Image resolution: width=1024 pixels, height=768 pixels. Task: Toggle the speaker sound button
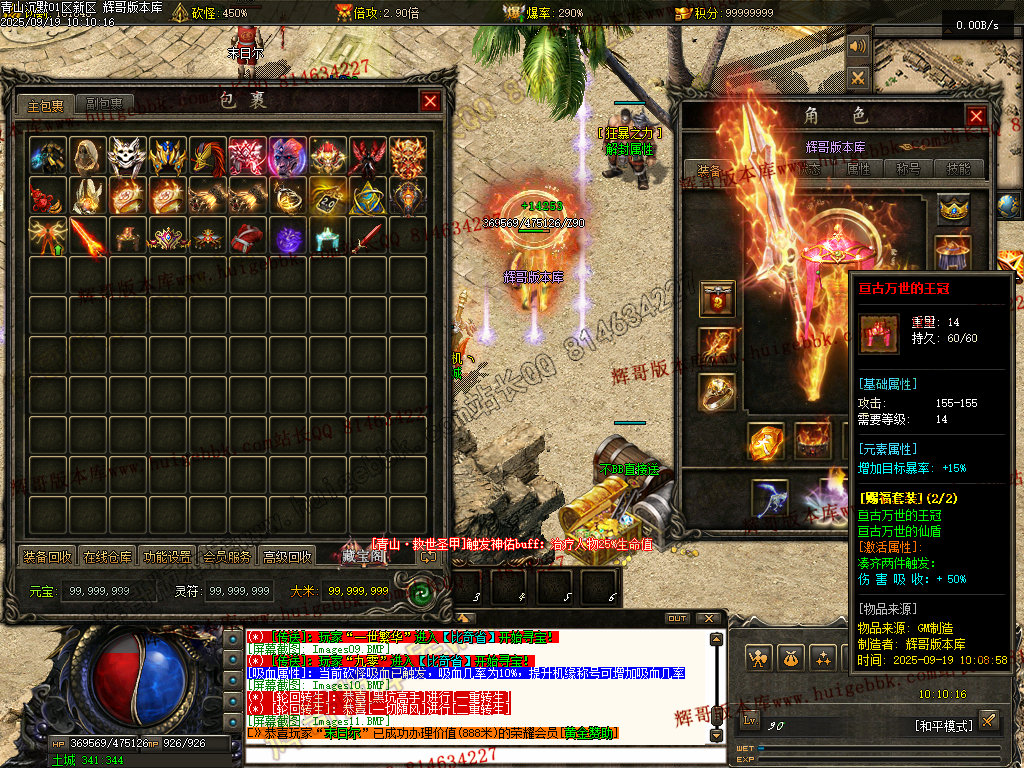pyautogui.click(x=858, y=47)
